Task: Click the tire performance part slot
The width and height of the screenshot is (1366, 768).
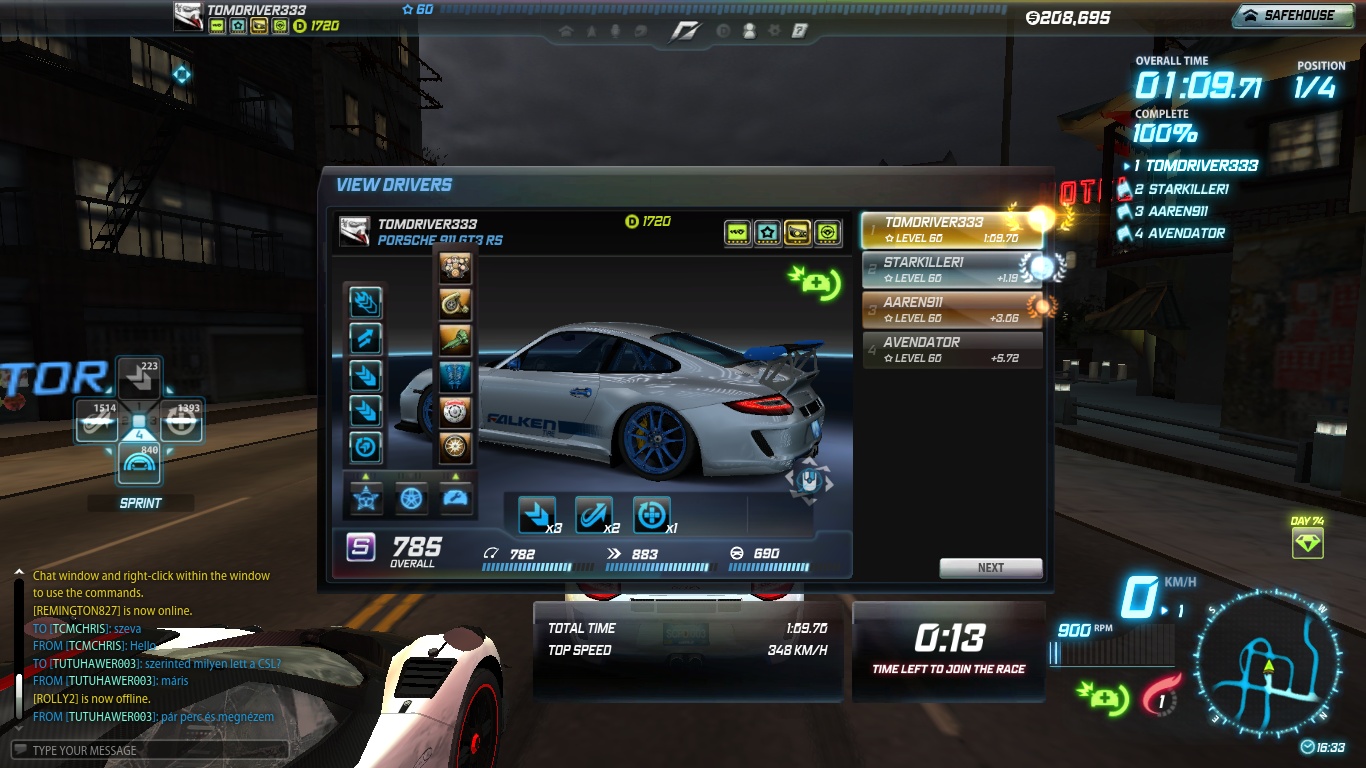Action: [455, 446]
